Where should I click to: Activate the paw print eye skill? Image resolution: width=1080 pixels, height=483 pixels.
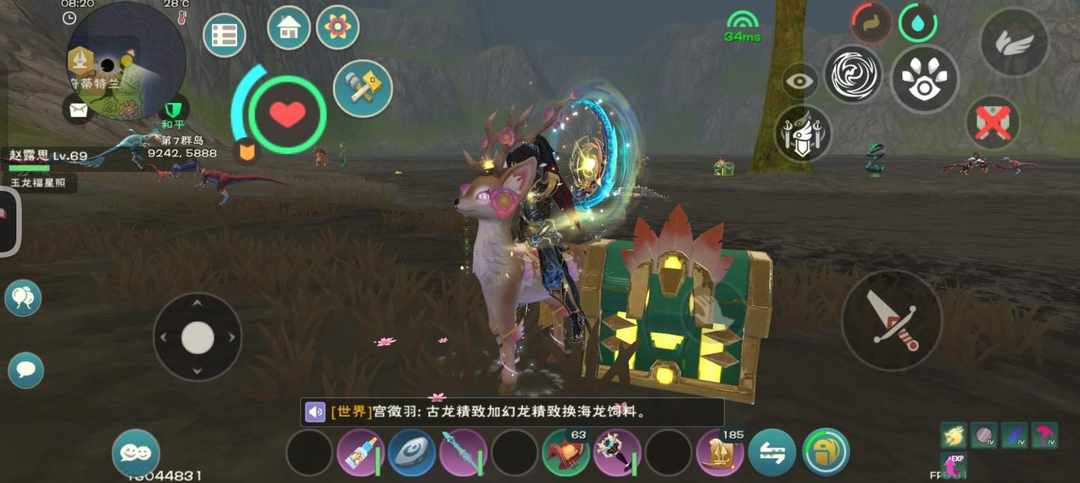pyautogui.click(x=924, y=80)
